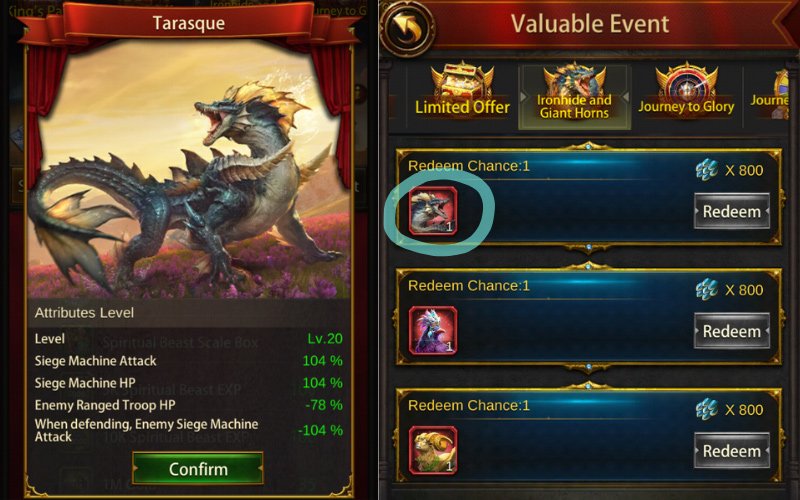Select the Journey to Glory tab
This screenshot has height=500, width=800.
click(686, 93)
